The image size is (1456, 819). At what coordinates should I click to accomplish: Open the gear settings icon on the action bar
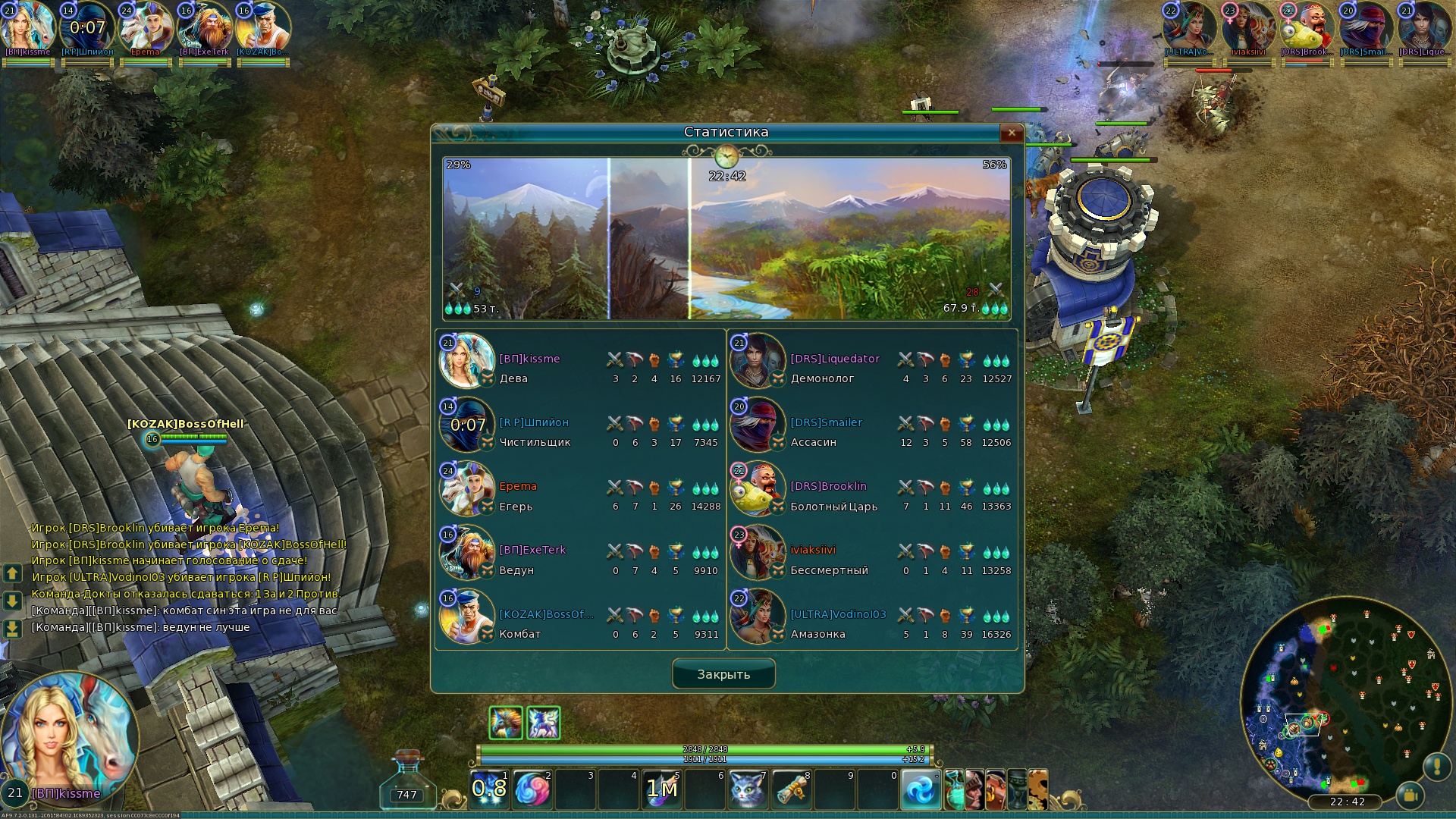(x=1037, y=789)
